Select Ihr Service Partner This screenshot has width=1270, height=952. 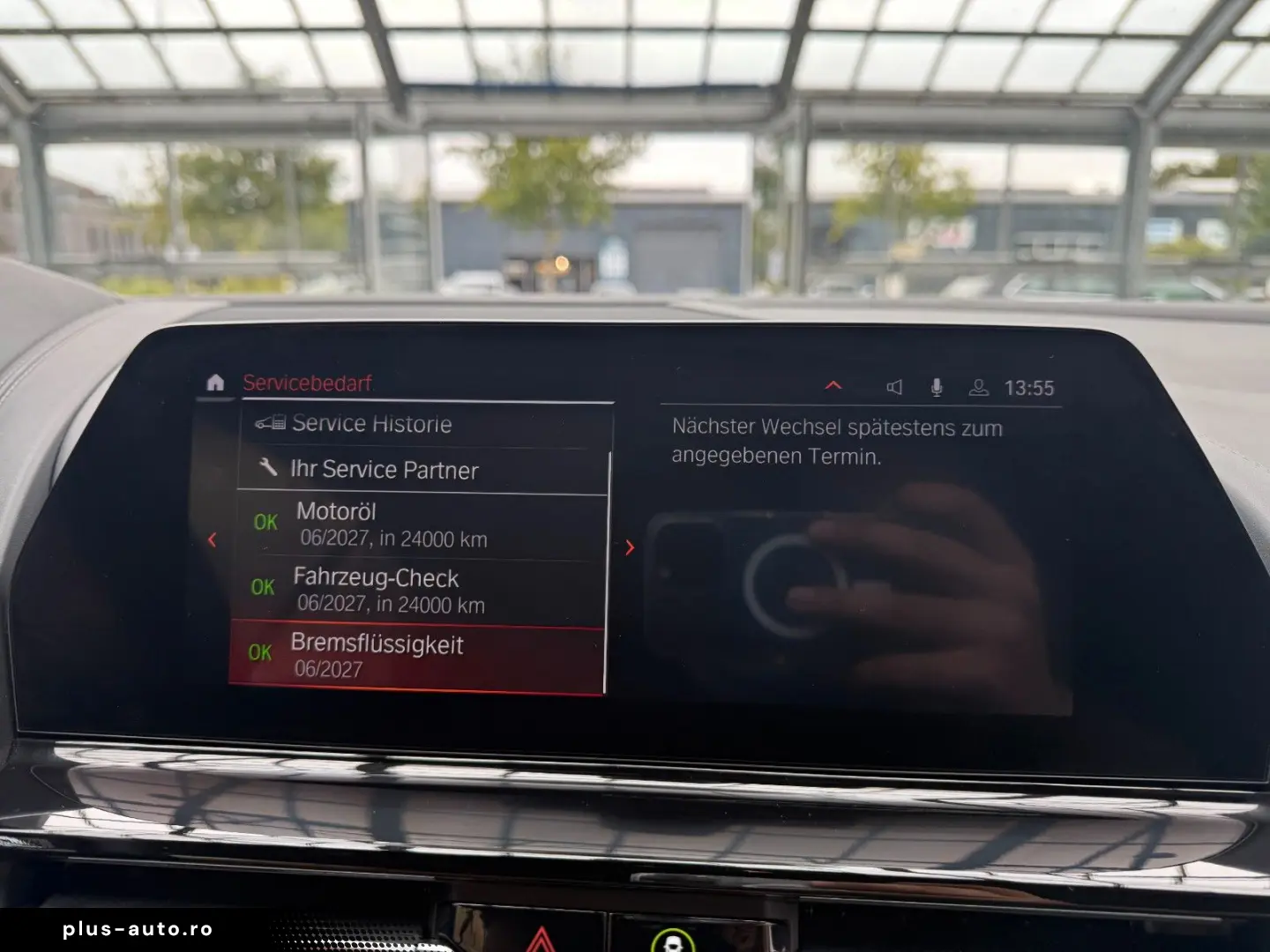coord(423,470)
